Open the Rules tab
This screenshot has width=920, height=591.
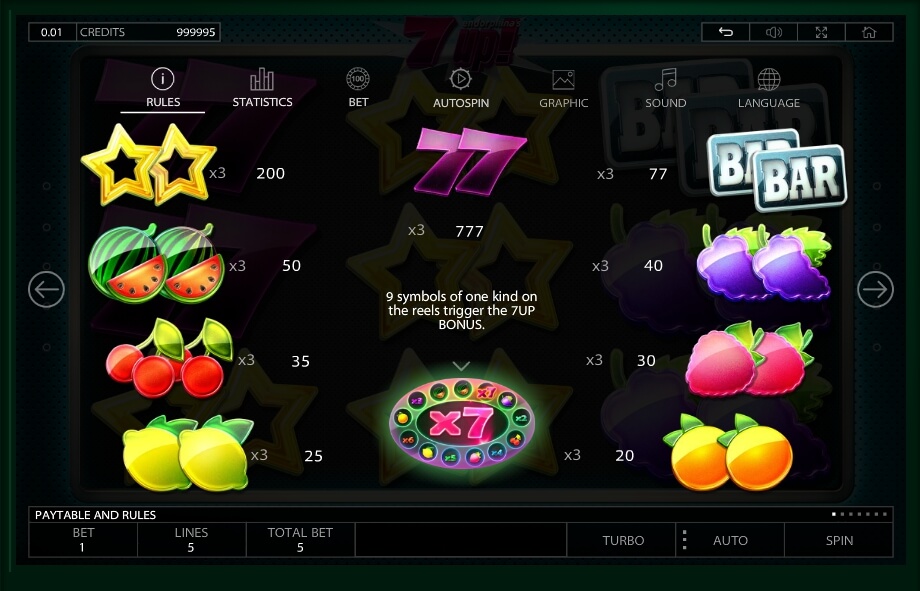pyautogui.click(x=163, y=88)
